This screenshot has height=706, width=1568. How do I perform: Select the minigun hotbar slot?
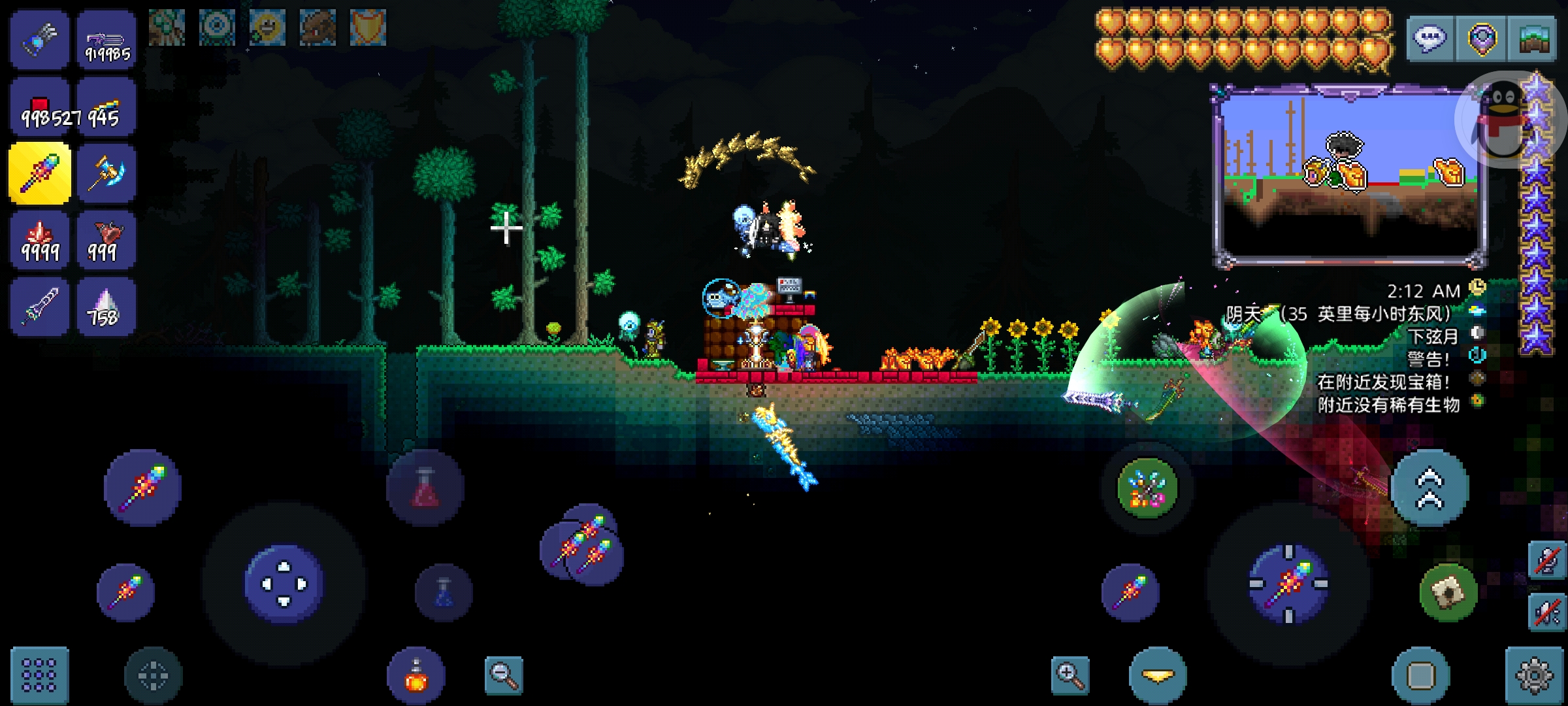(106, 41)
